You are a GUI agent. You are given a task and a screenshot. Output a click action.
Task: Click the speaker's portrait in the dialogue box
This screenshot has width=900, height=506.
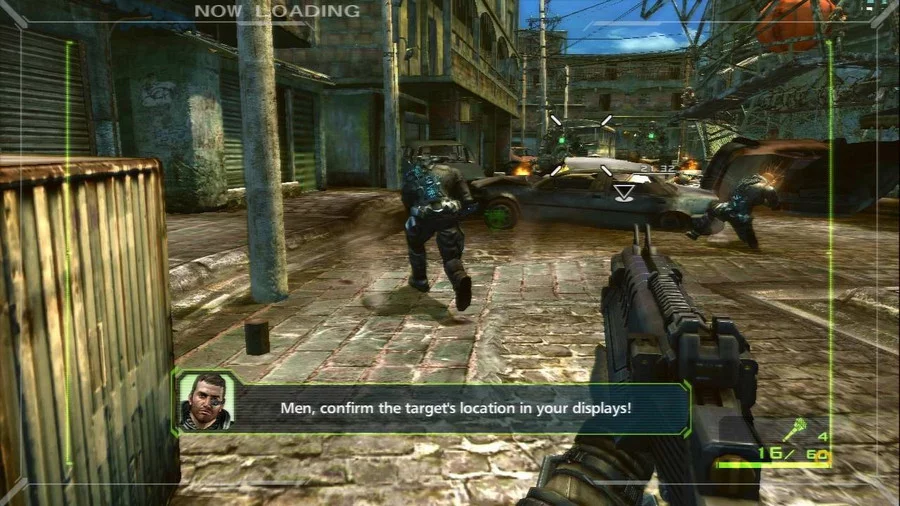(206, 401)
